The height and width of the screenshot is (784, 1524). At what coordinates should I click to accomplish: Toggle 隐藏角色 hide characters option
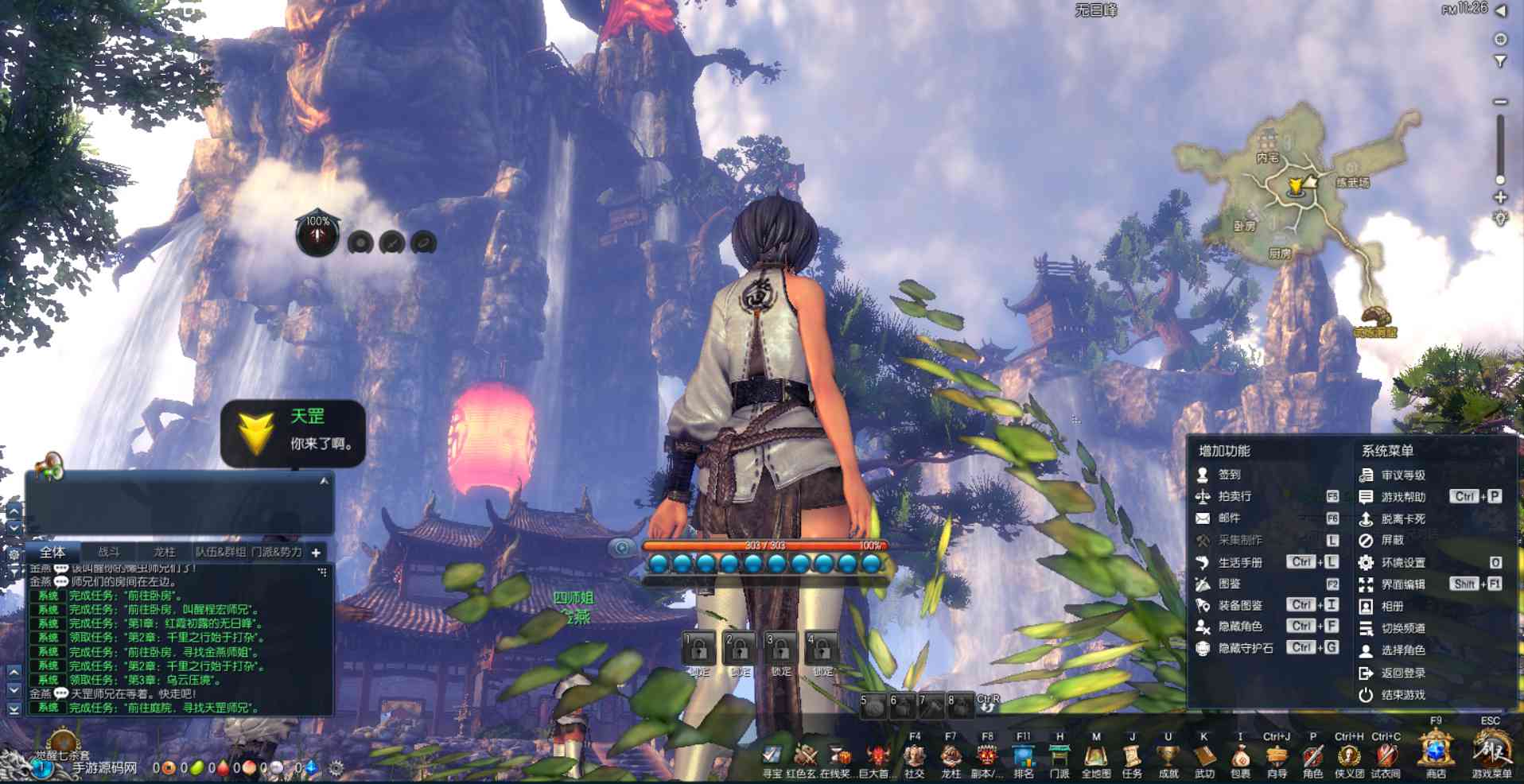(1240, 627)
